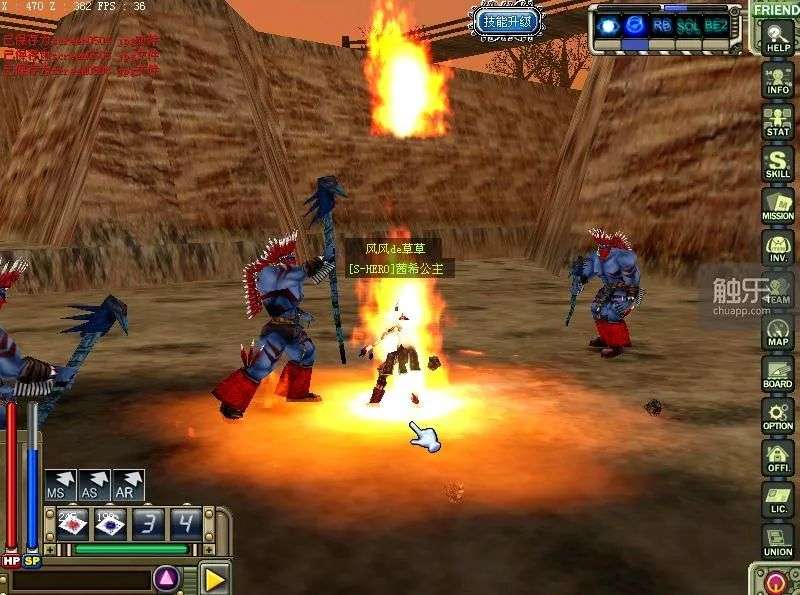Use the red potion in hotbar slot
This screenshot has height=595, width=800.
[73, 523]
